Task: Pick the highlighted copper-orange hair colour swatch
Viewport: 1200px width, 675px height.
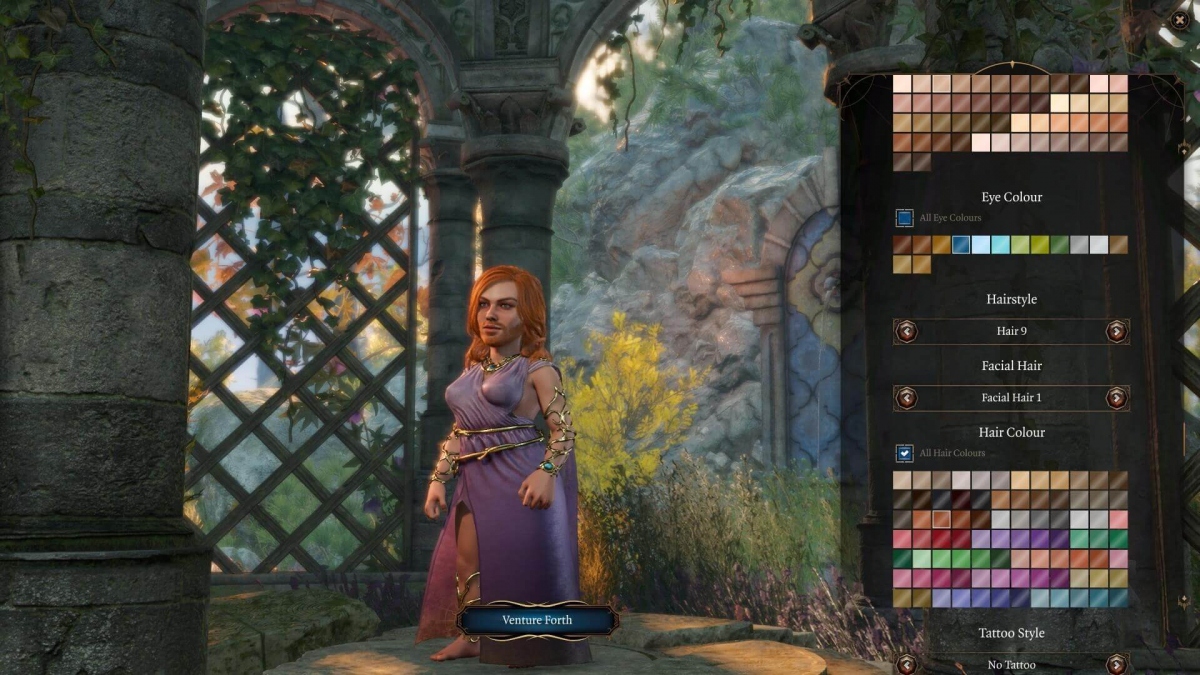Action: 941,519
